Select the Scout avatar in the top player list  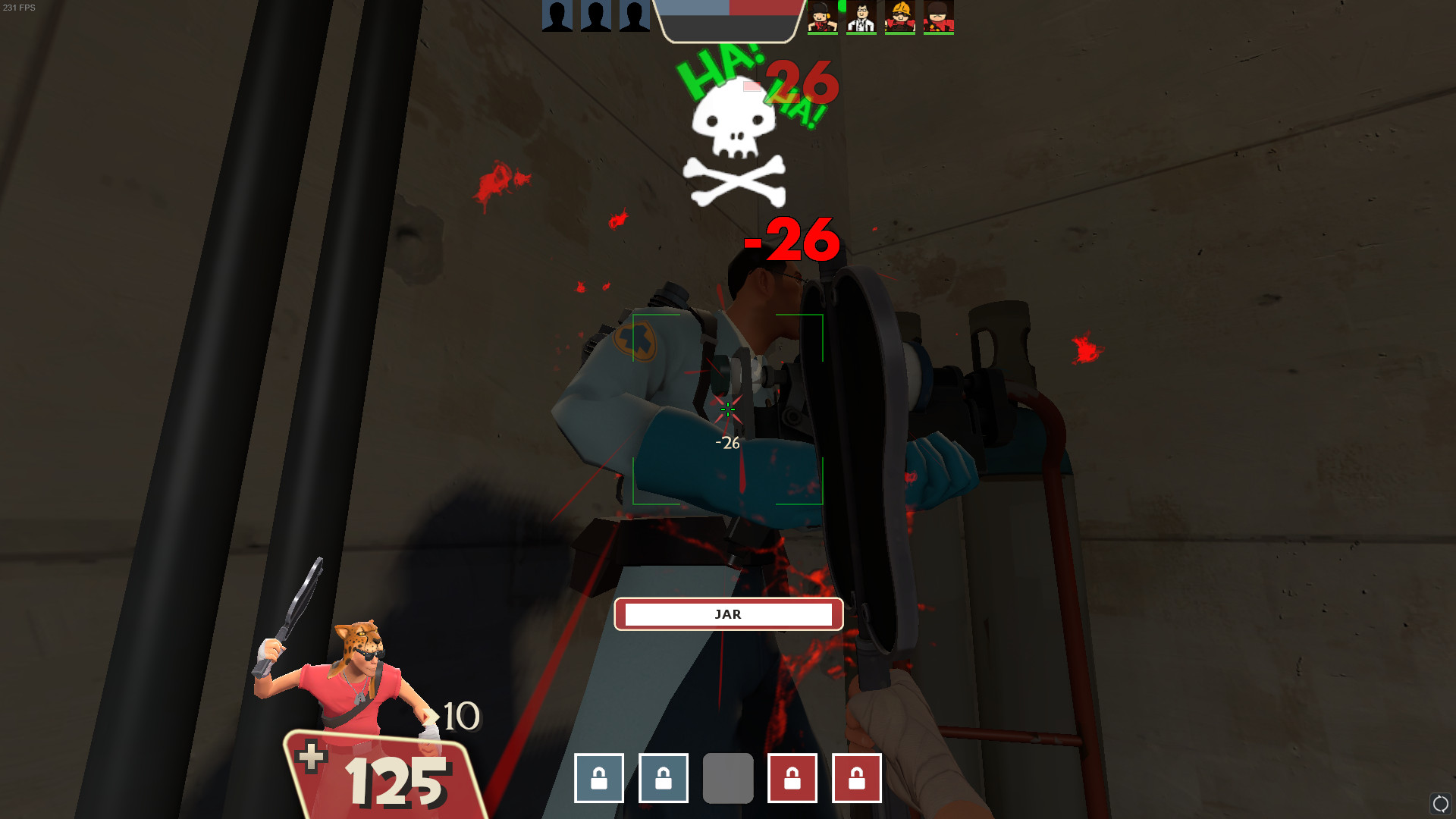(x=823, y=17)
